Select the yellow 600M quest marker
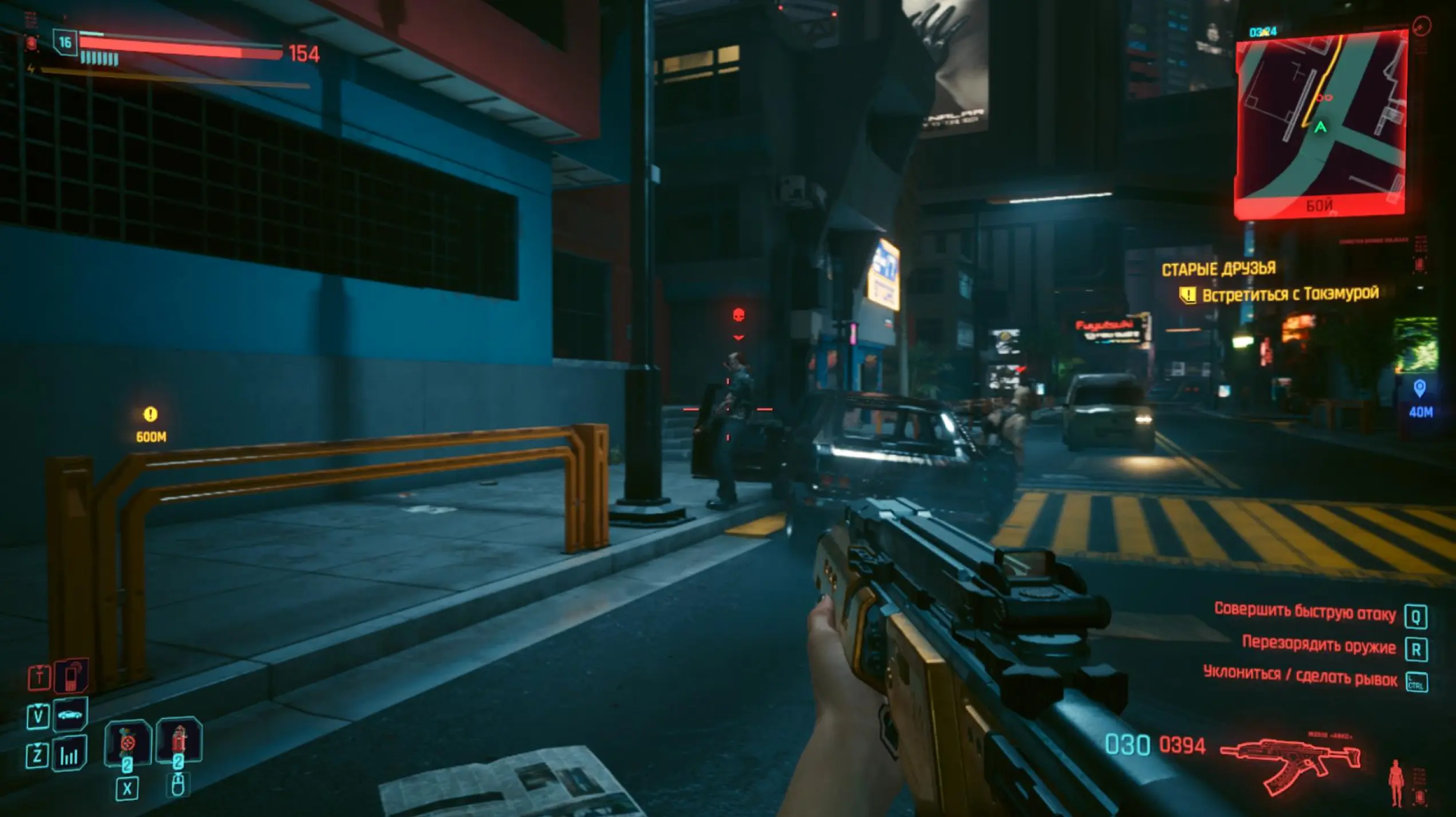1456x817 pixels. [151, 414]
